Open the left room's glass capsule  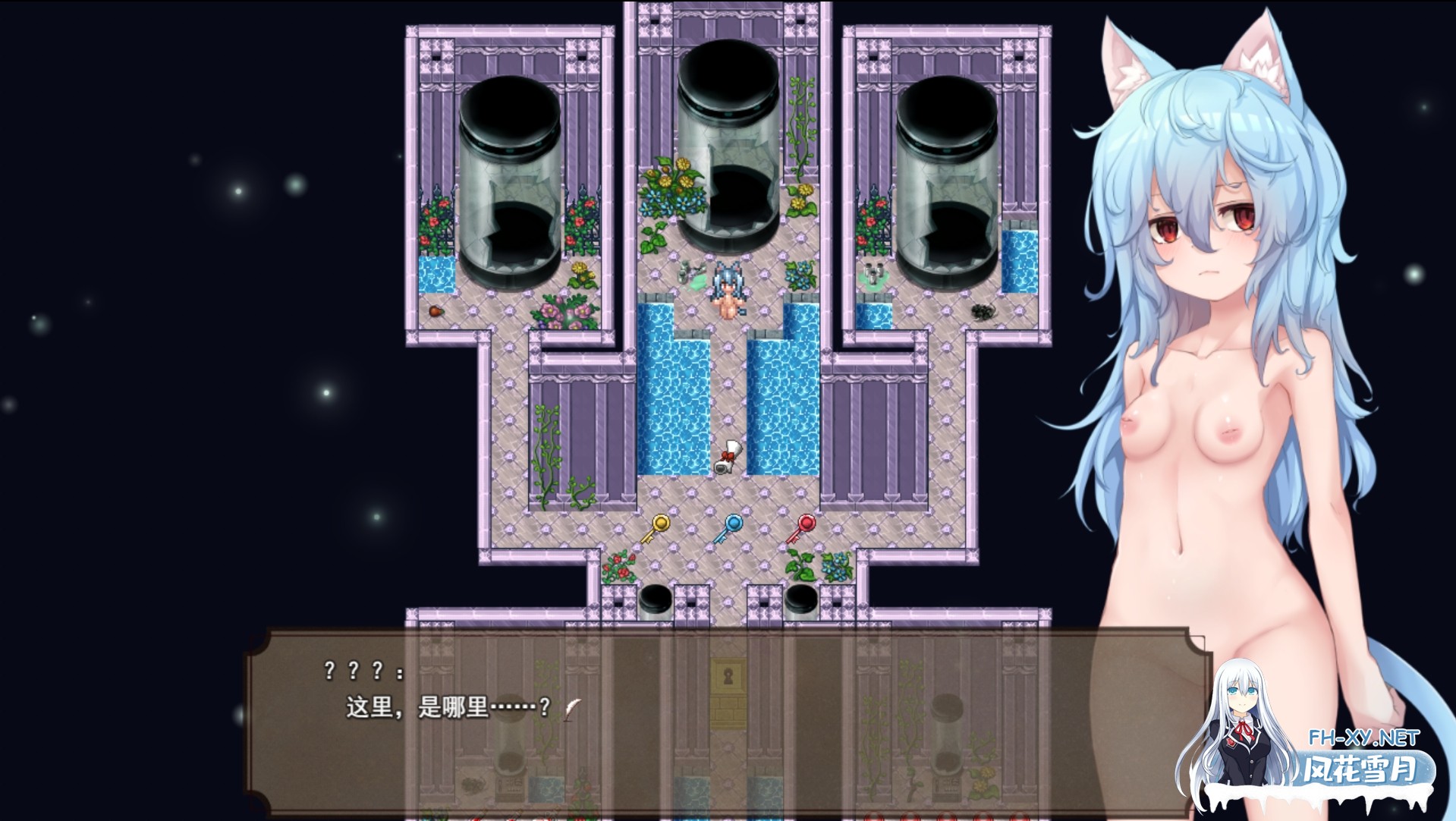(508, 175)
